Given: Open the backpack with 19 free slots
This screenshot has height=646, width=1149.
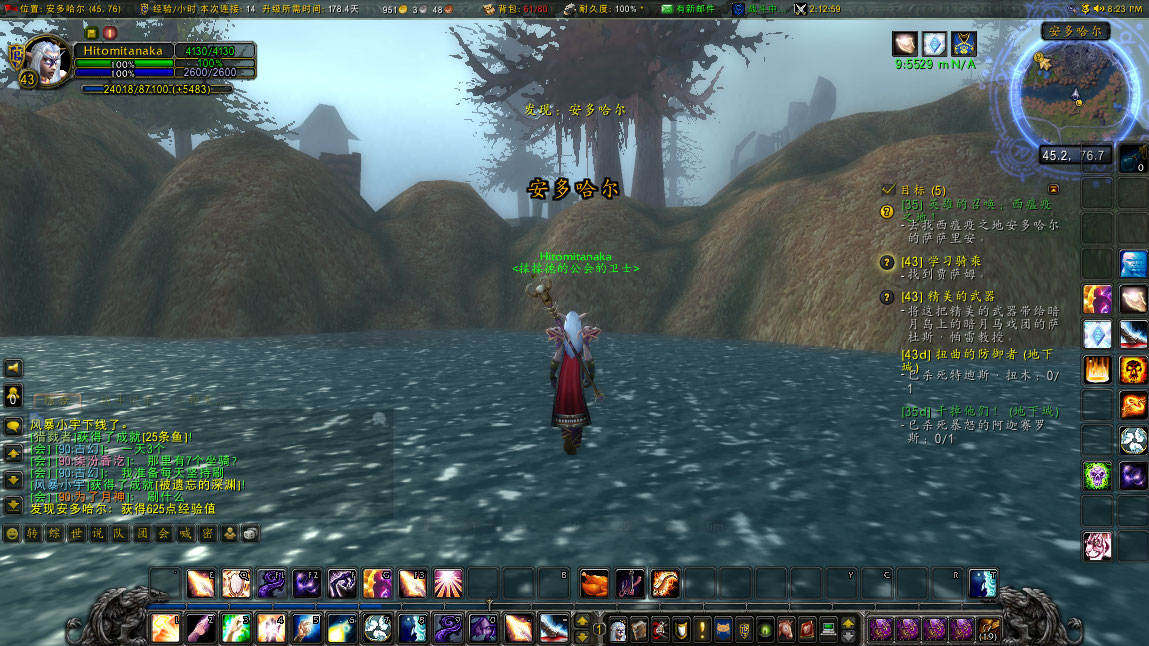Looking at the screenshot, I should 989,629.
